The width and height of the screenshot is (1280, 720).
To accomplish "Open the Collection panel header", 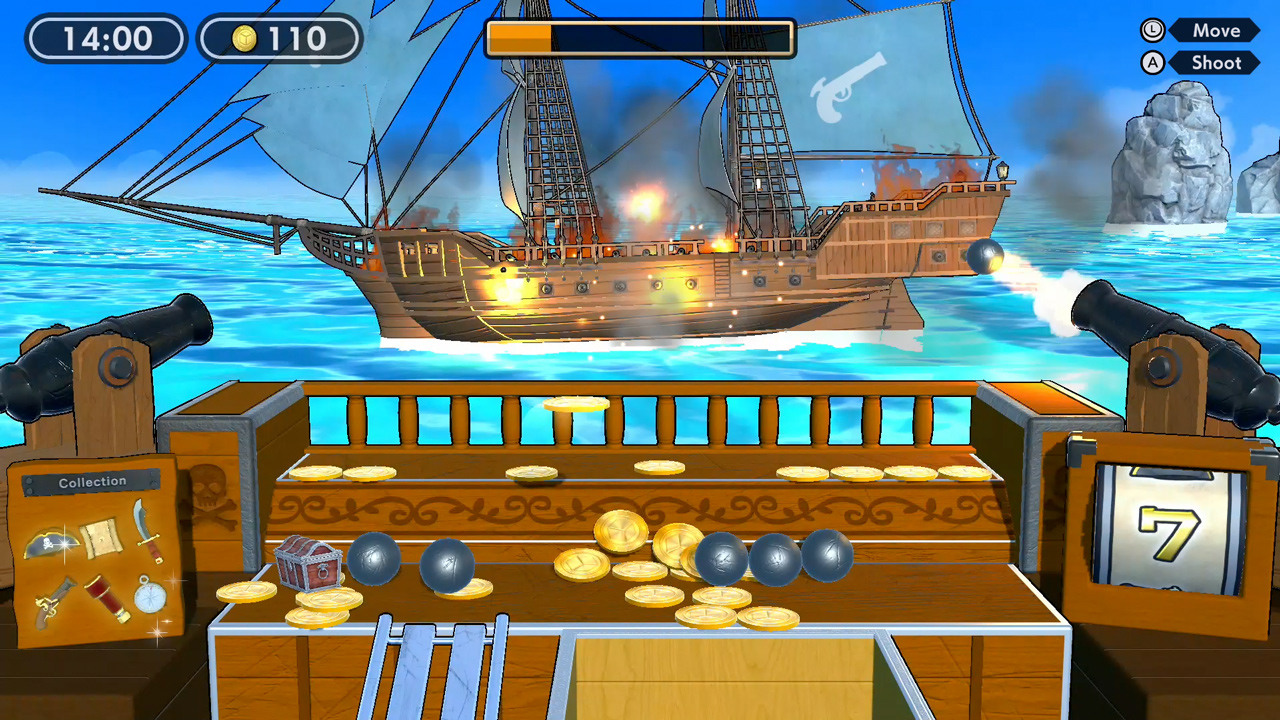I will 92,481.
